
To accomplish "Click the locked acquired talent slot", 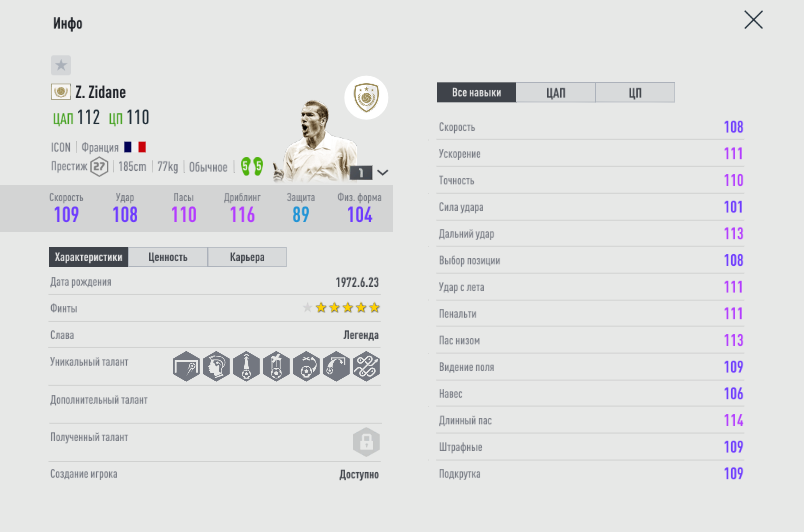I will (366, 441).
